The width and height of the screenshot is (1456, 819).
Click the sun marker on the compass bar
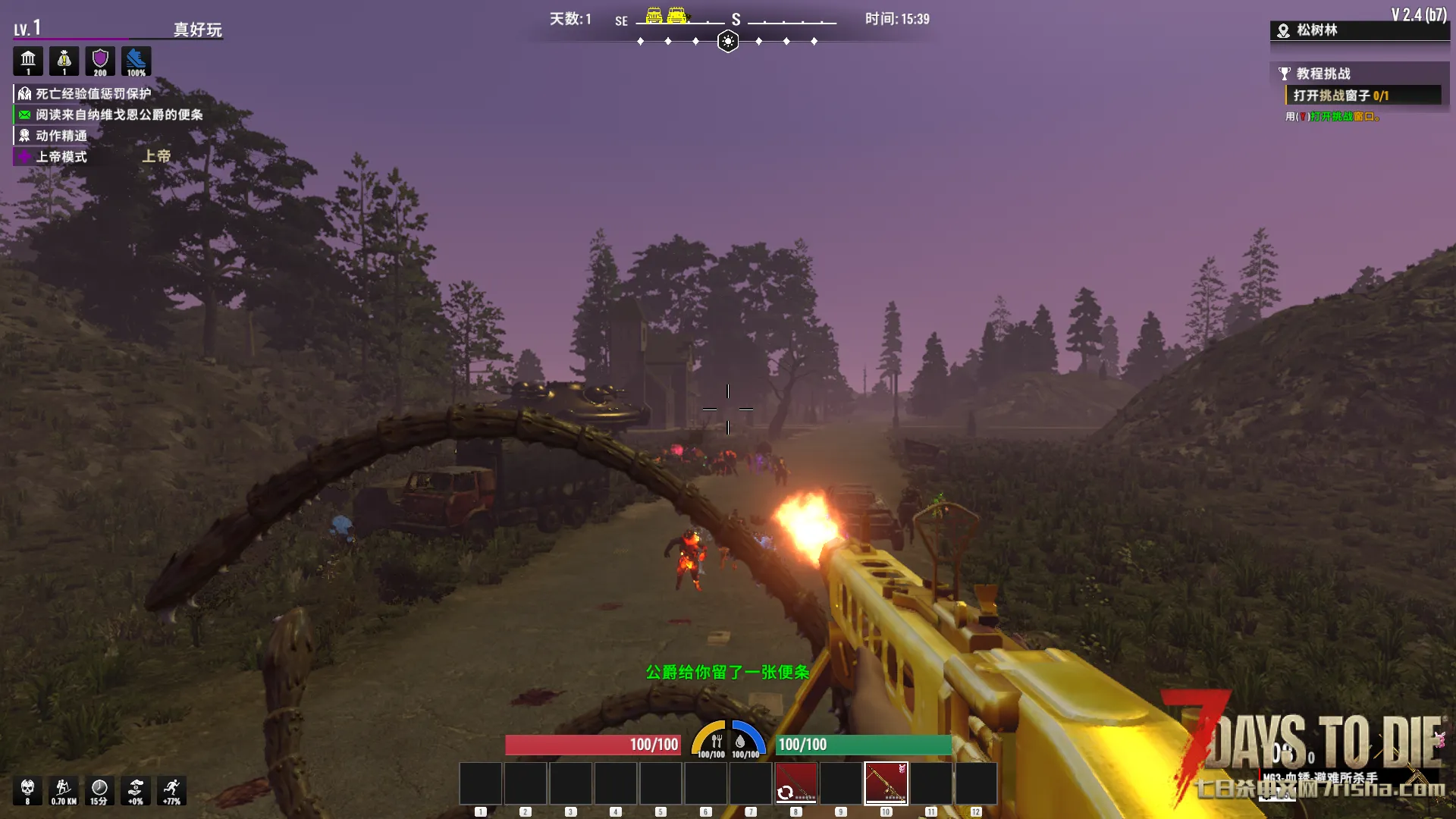pyautogui.click(x=728, y=41)
